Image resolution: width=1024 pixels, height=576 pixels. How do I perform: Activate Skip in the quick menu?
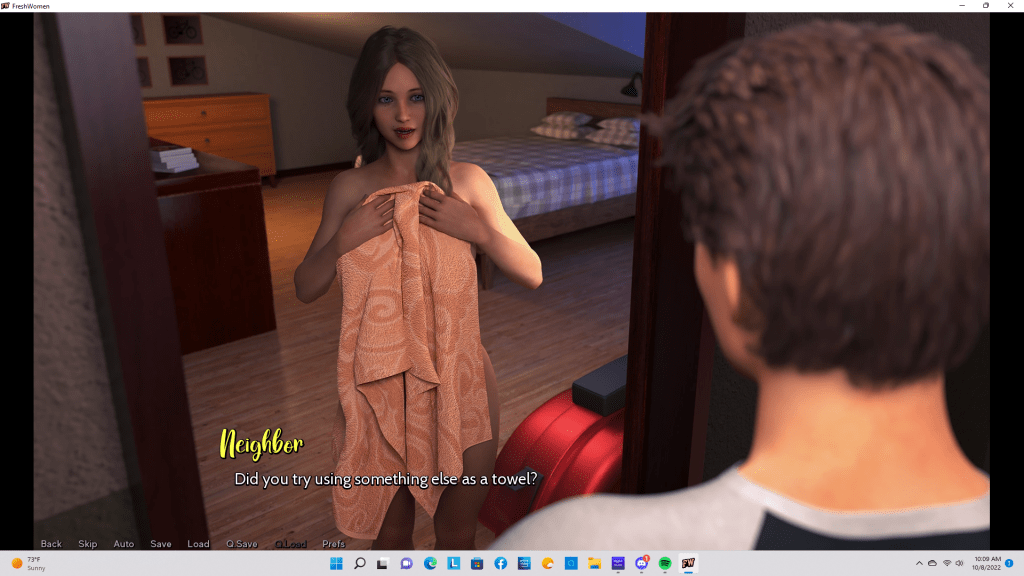88,544
